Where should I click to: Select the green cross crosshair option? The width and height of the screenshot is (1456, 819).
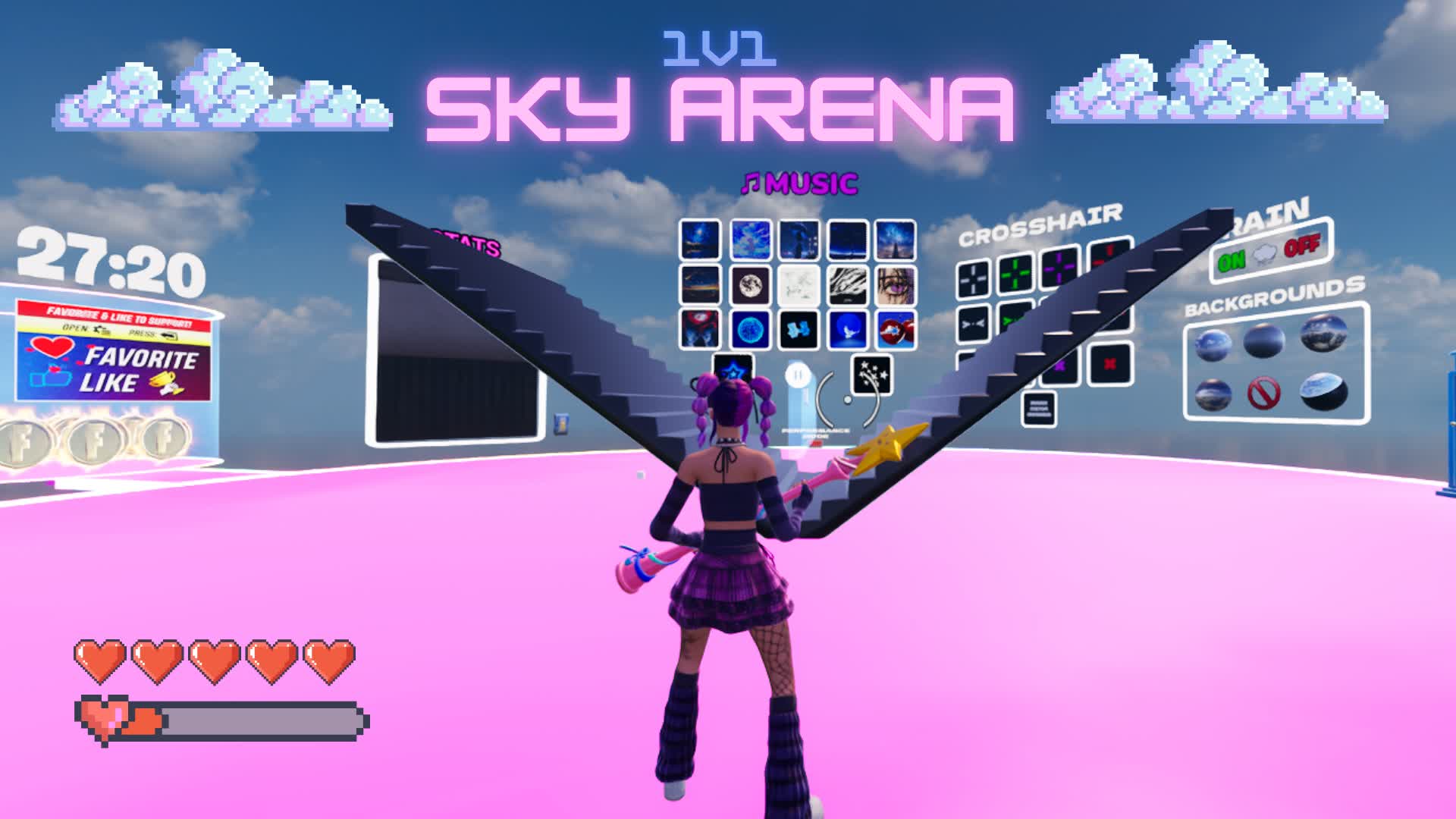click(1014, 274)
